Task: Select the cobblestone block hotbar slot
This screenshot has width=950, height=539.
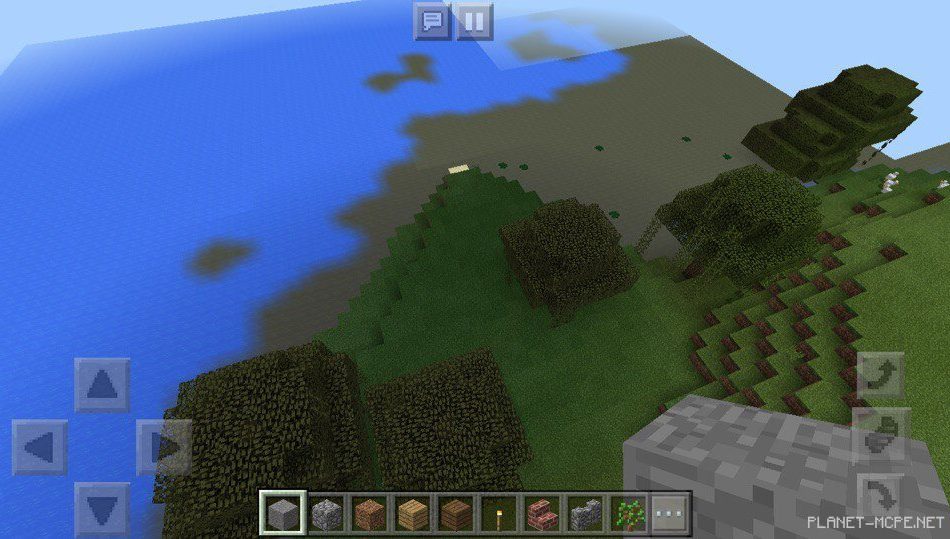Action: (326, 514)
